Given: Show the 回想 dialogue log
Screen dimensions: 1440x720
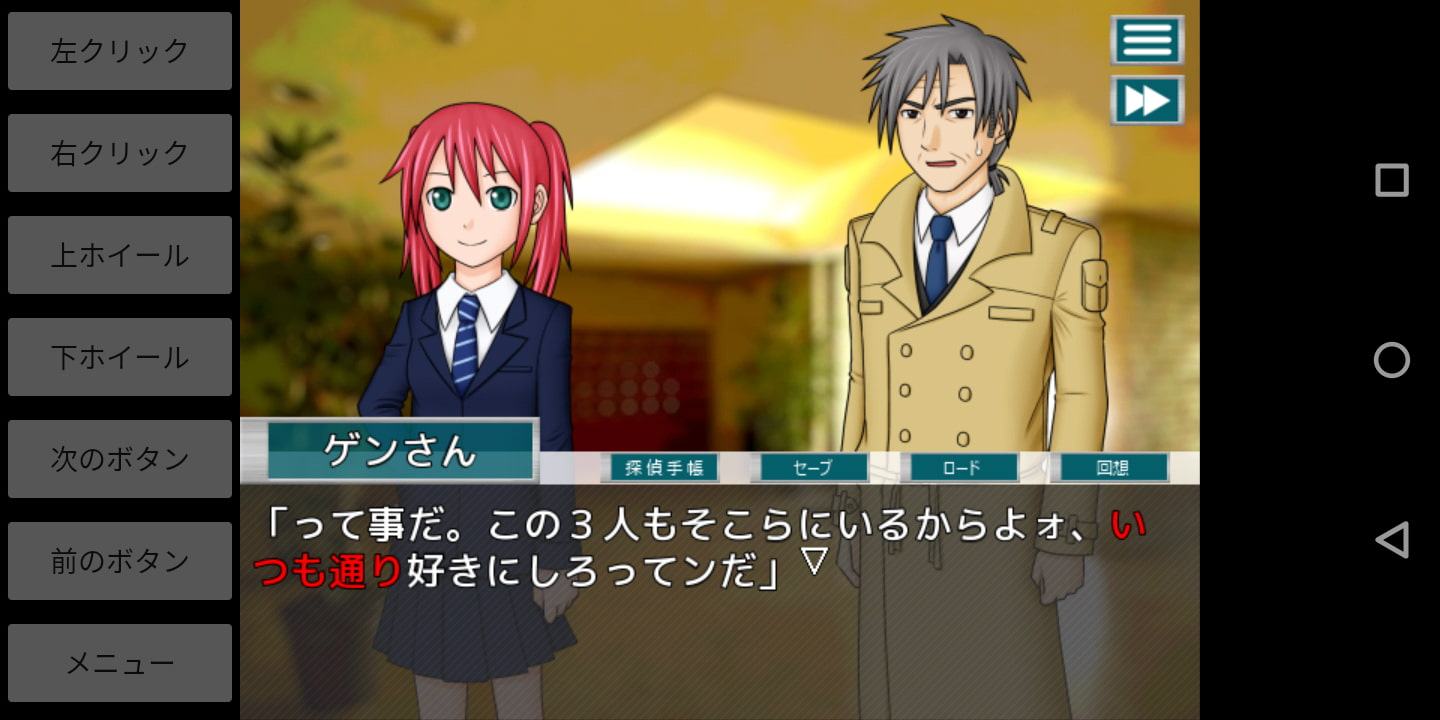Looking at the screenshot, I should click(1112, 468).
